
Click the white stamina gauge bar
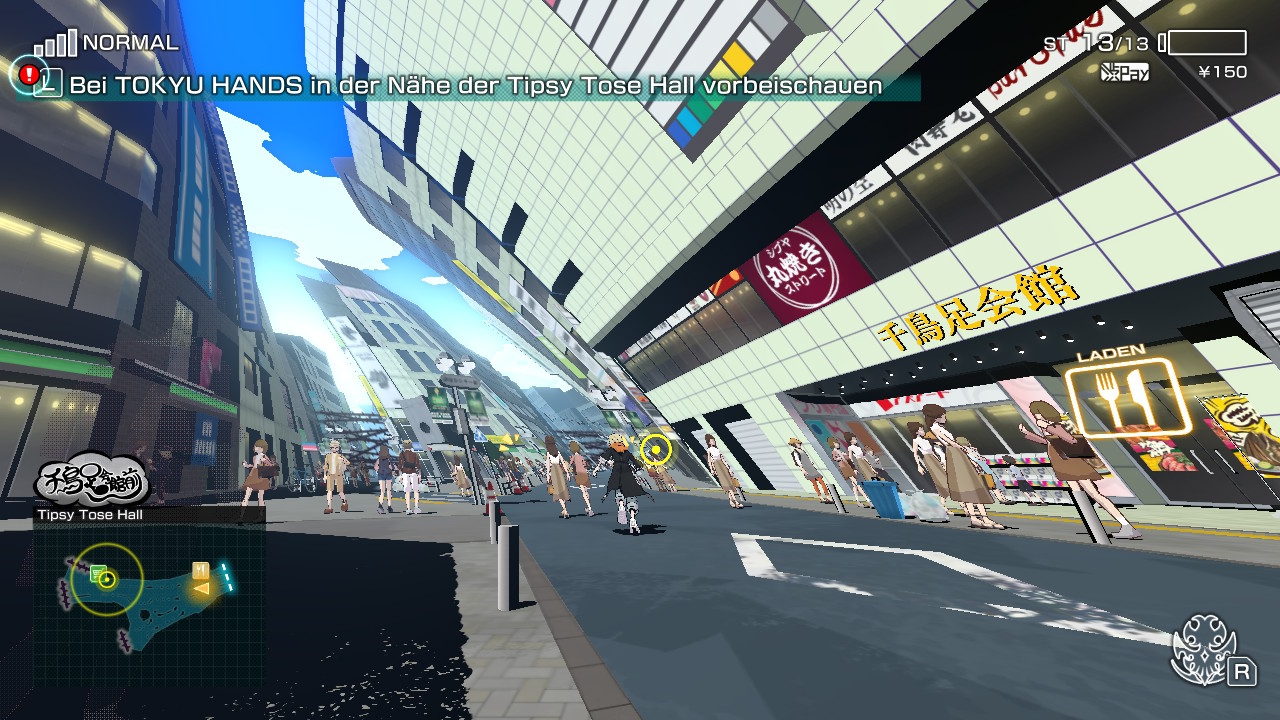tap(1207, 42)
